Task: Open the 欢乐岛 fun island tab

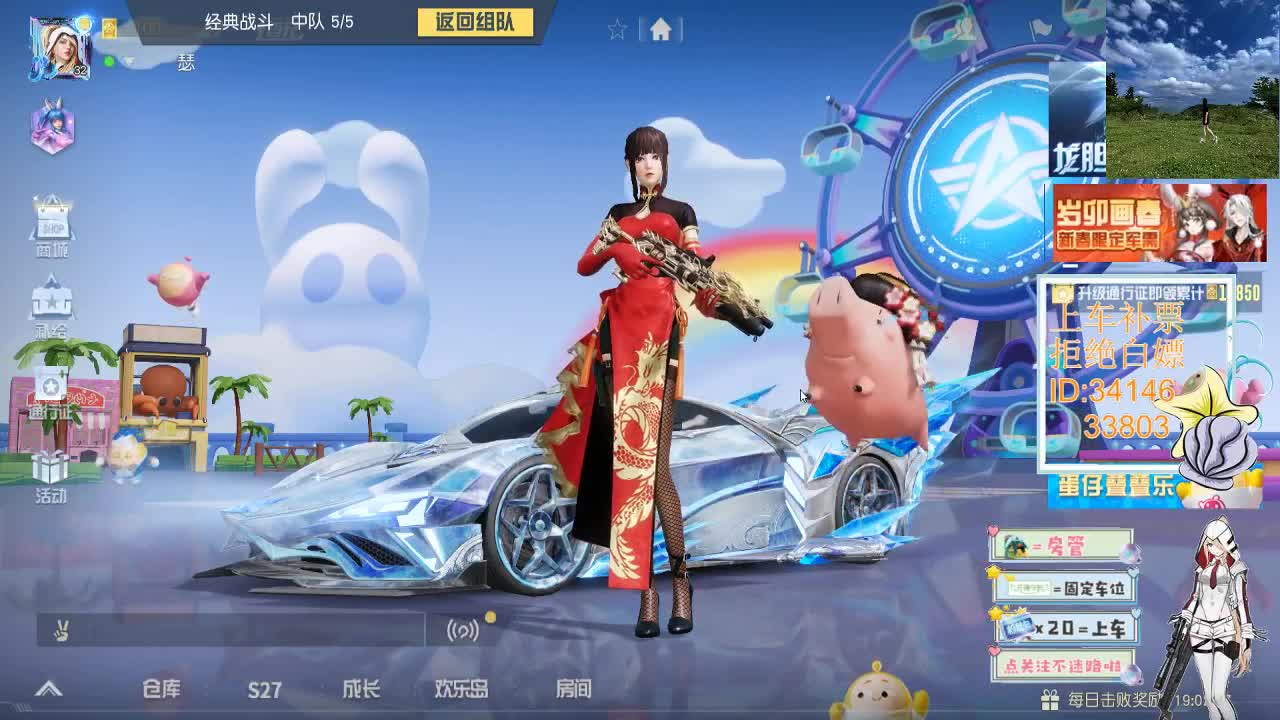Action: tap(460, 689)
